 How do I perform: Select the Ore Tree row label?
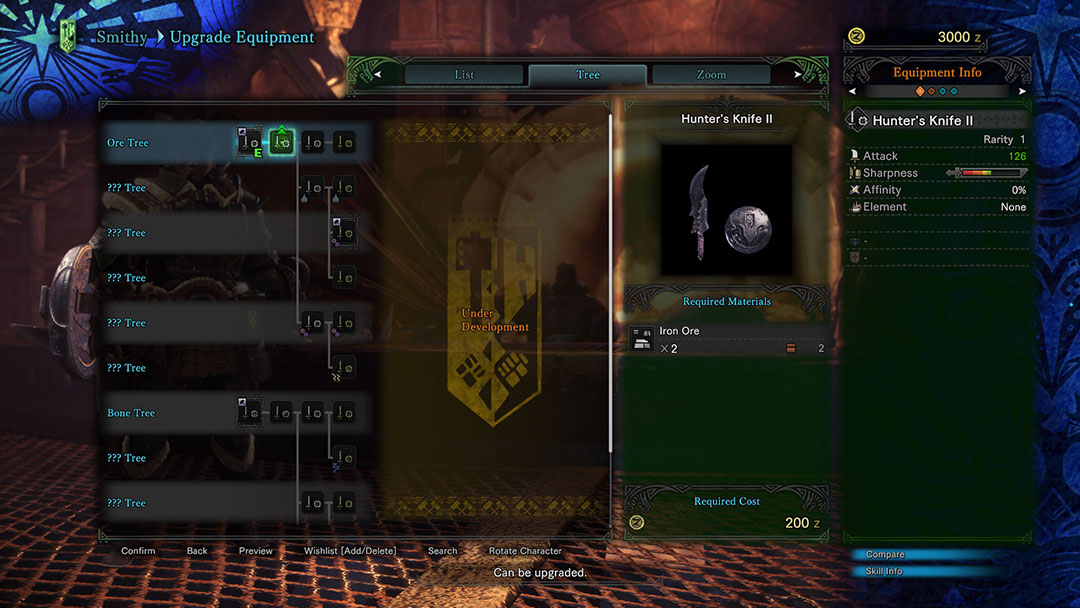(x=128, y=143)
